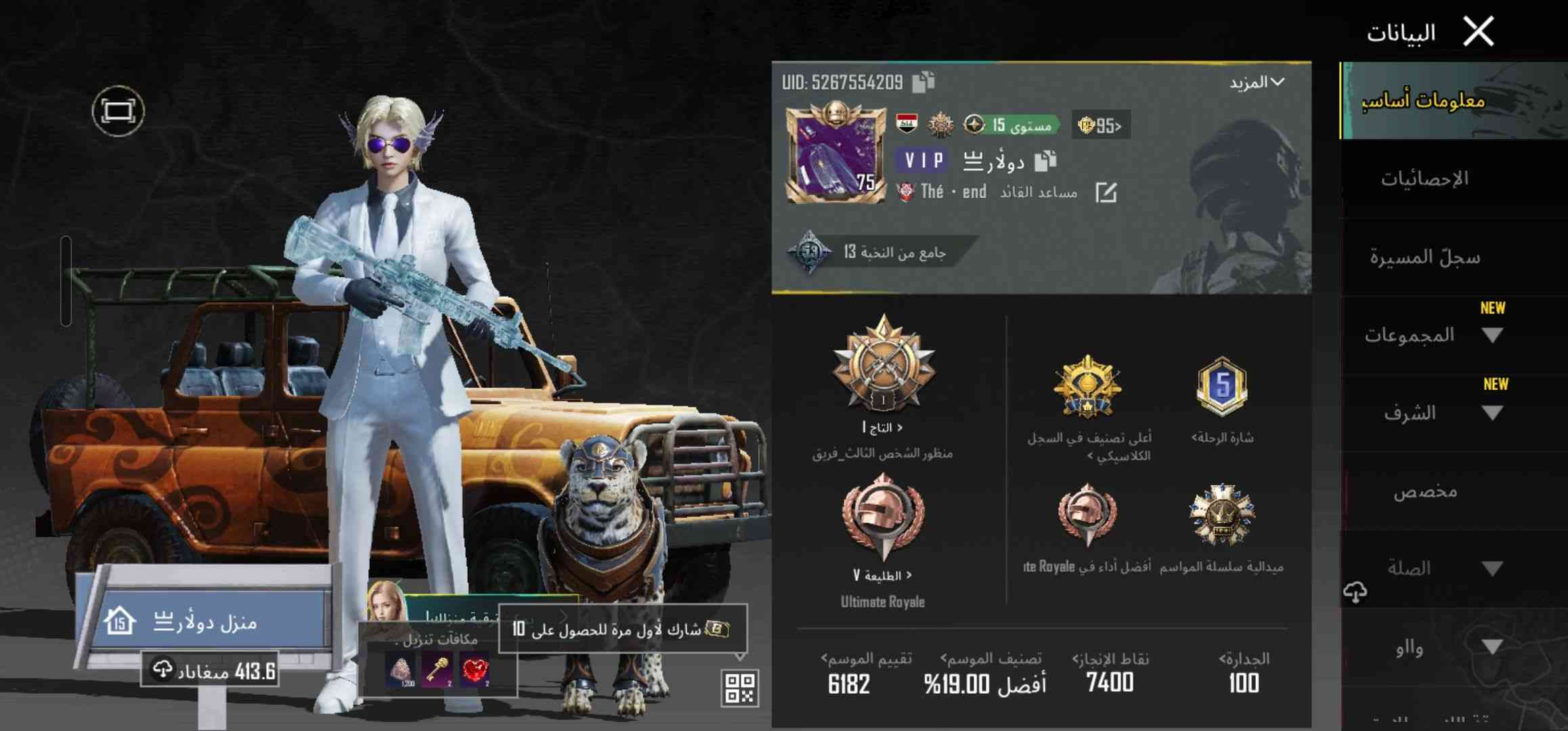Open the المزيد more dropdown

[x=1257, y=83]
